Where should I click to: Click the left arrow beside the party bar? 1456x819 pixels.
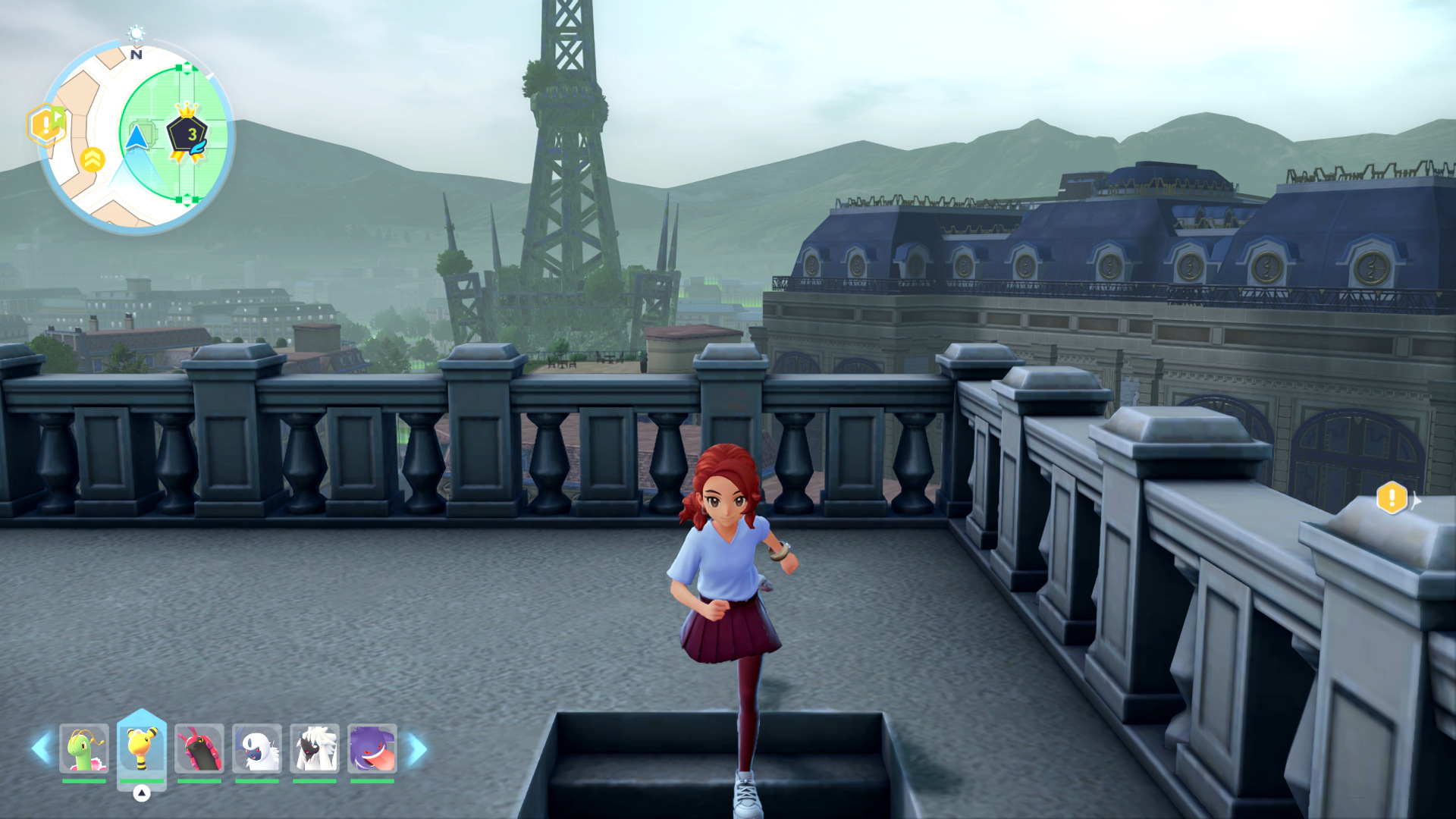(40, 748)
